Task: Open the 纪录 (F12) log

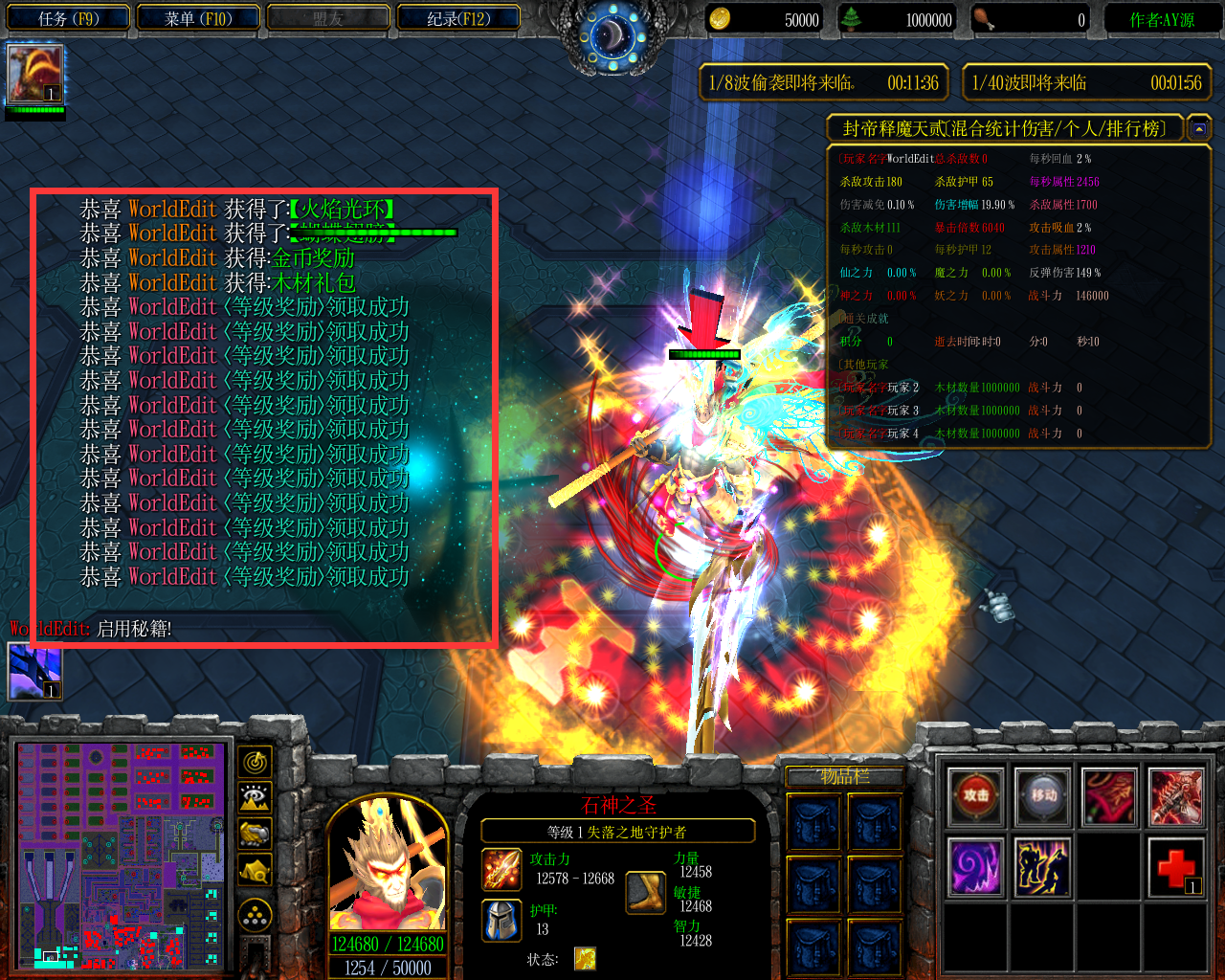Action: tap(457, 17)
